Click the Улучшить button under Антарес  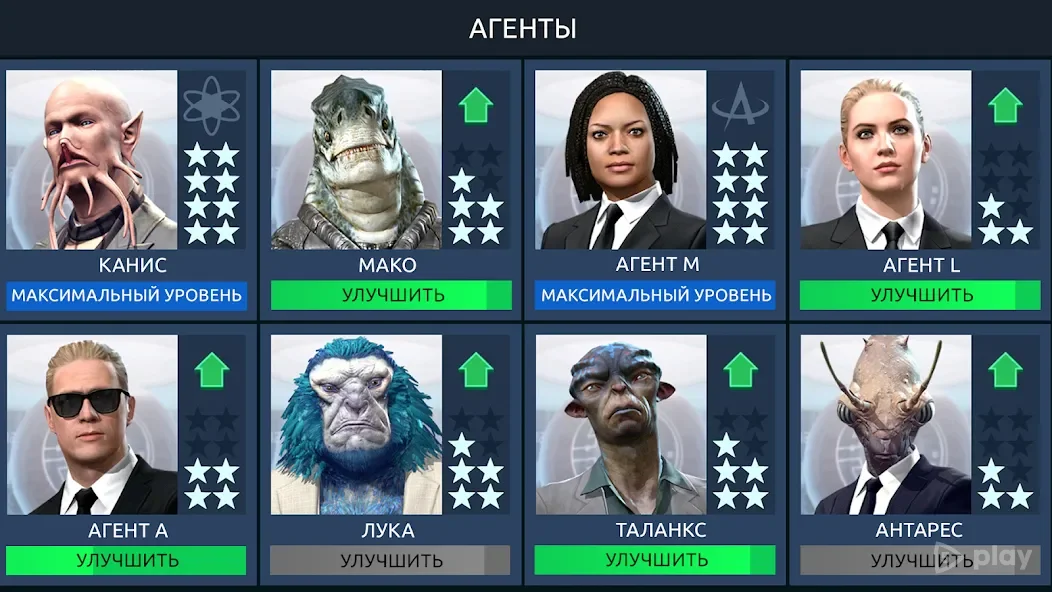[x=920, y=560]
